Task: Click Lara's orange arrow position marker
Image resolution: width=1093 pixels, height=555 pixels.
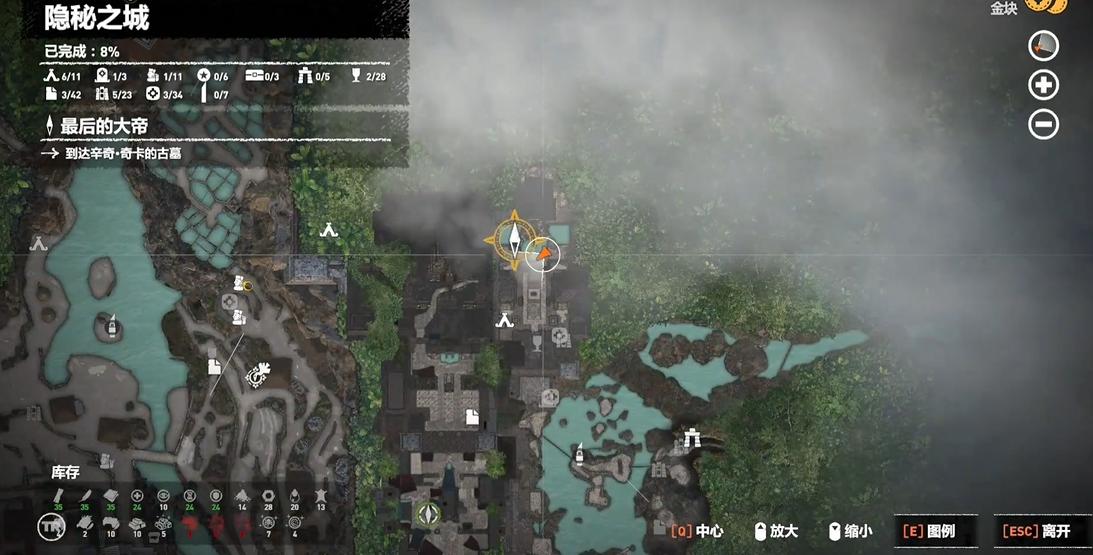Action: pyautogui.click(x=542, y=254)
